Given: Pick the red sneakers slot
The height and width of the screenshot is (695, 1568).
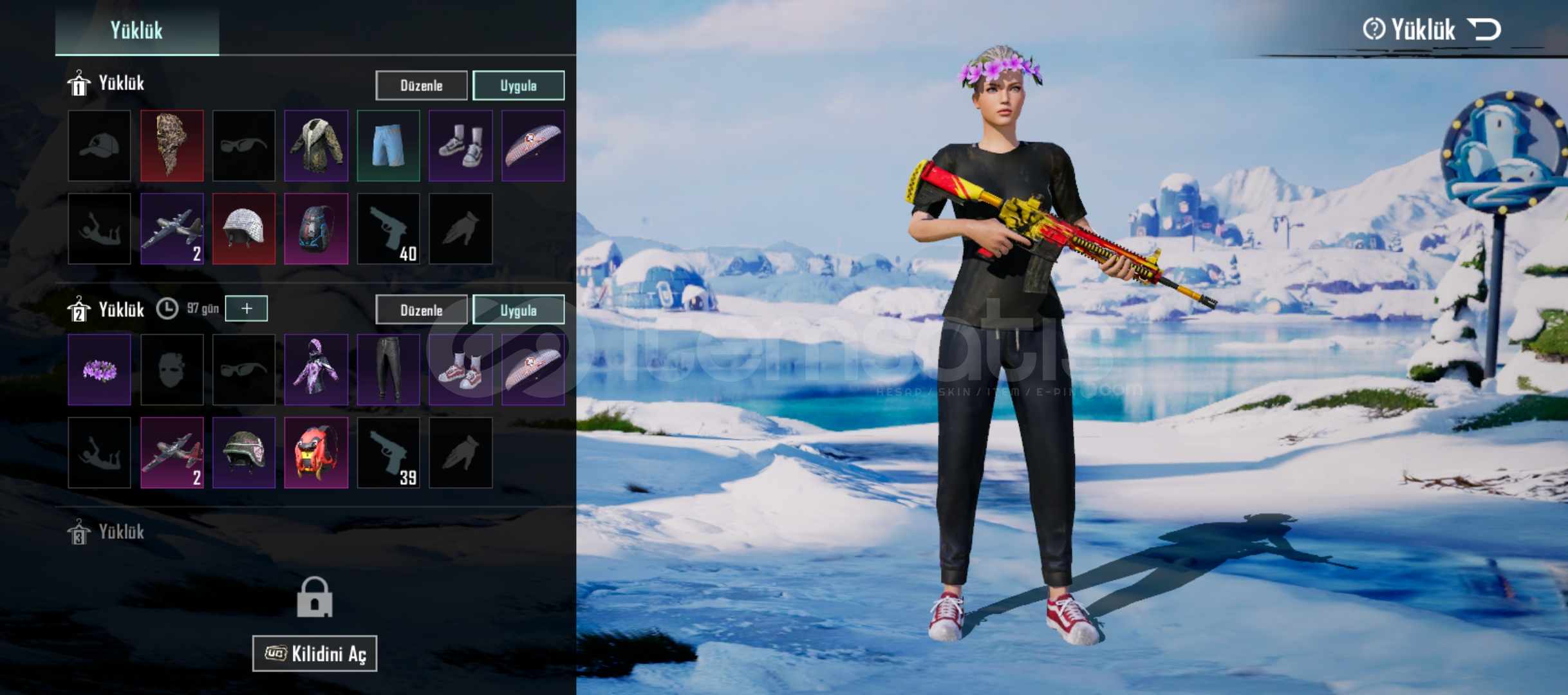Looking at the screenshot, I should (460, 370).
